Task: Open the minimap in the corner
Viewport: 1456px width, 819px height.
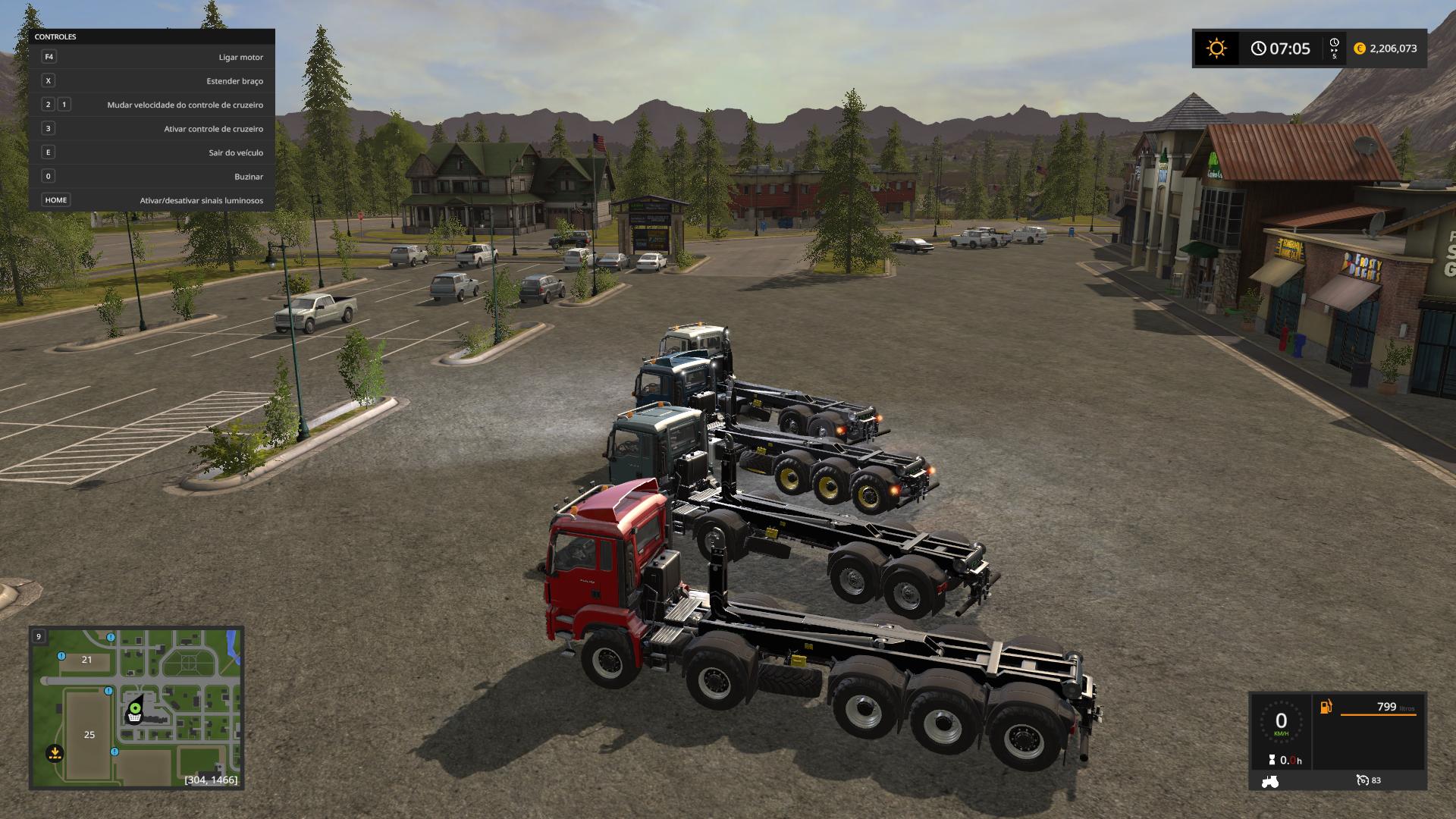Action: tap(136, 707)
